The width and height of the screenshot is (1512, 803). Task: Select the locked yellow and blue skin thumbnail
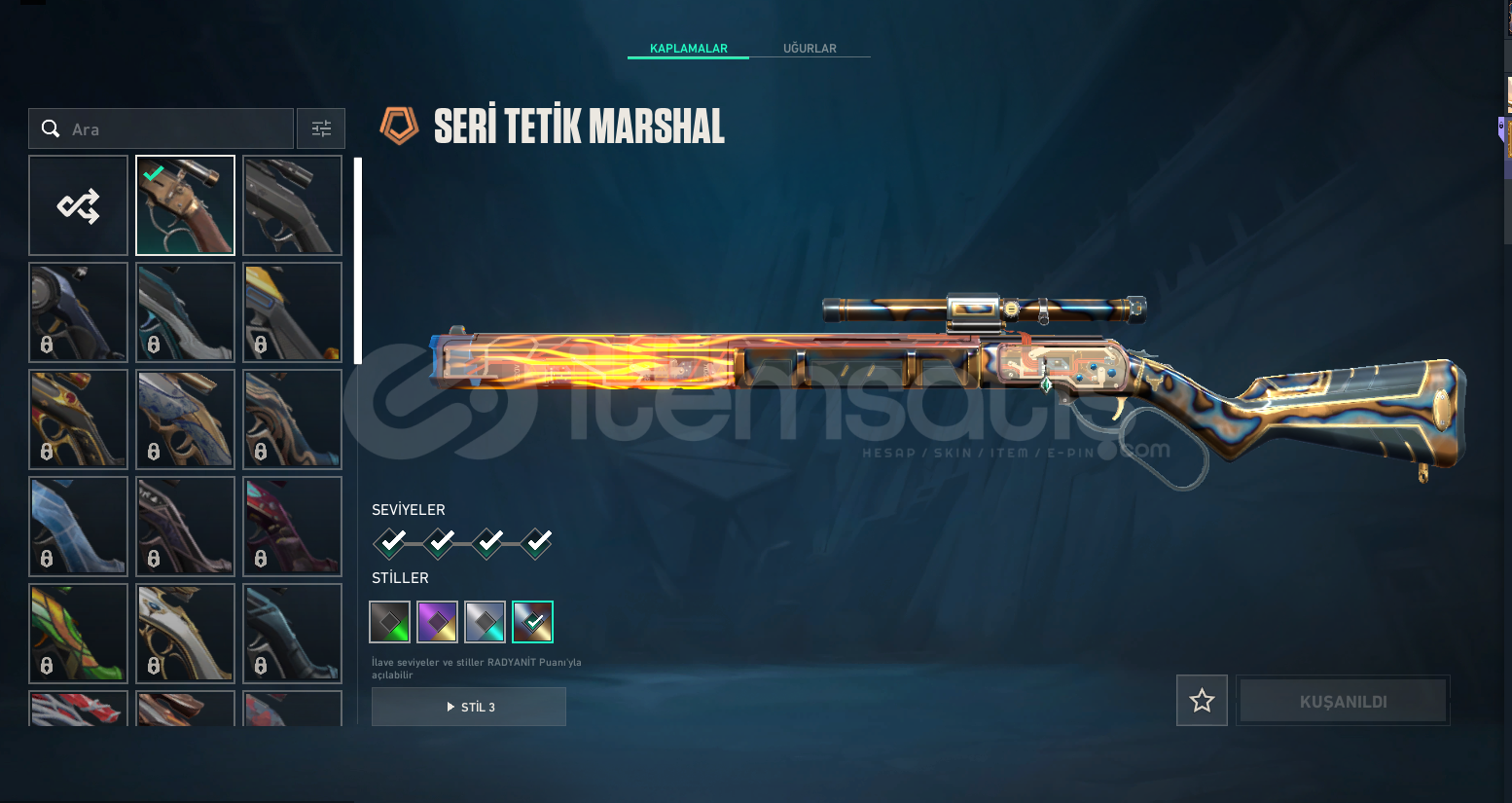tap(292, 311)
